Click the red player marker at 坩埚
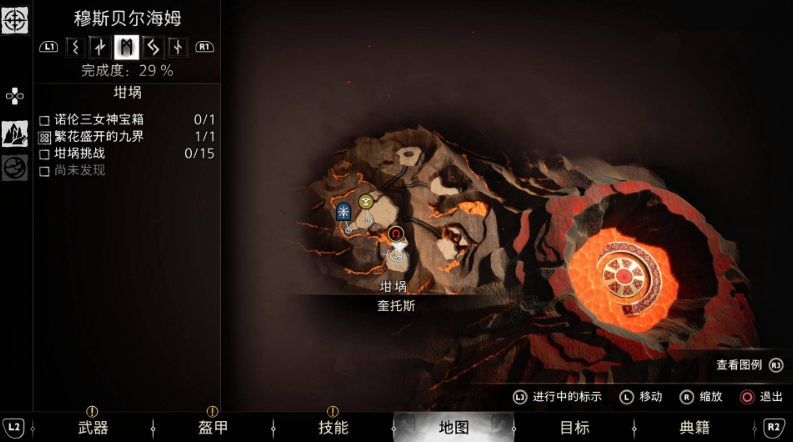Screen dimensions: 793x442 click(x=396, y=235)
